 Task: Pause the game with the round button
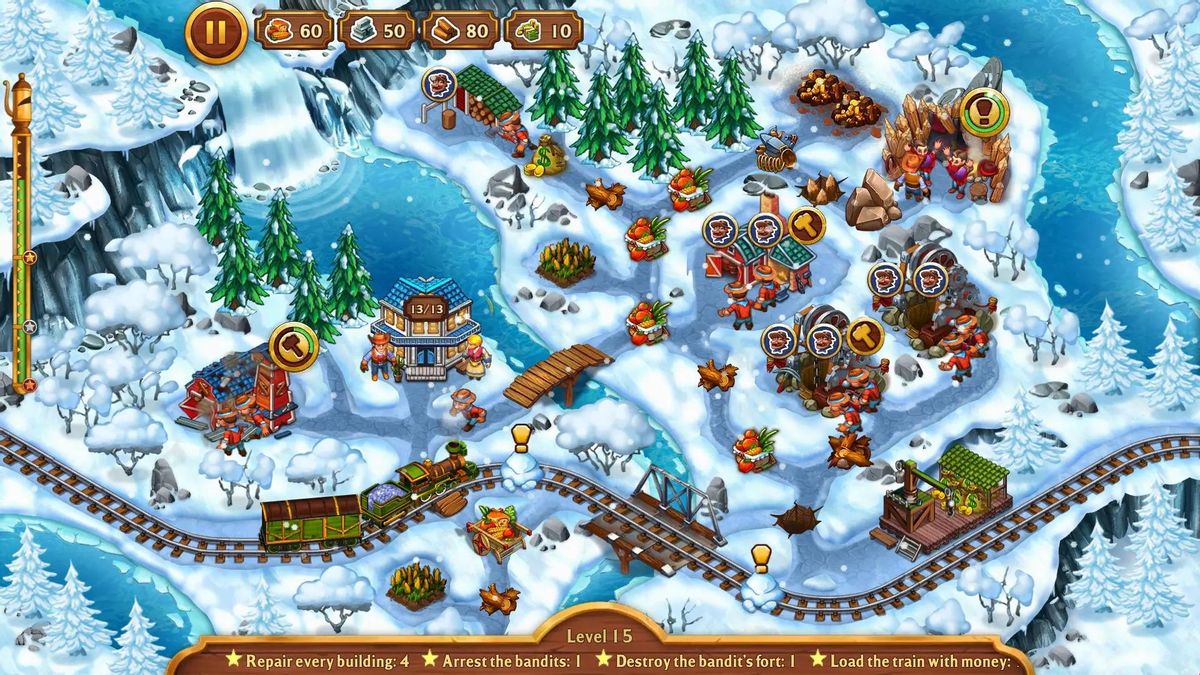tap(215, 32)
